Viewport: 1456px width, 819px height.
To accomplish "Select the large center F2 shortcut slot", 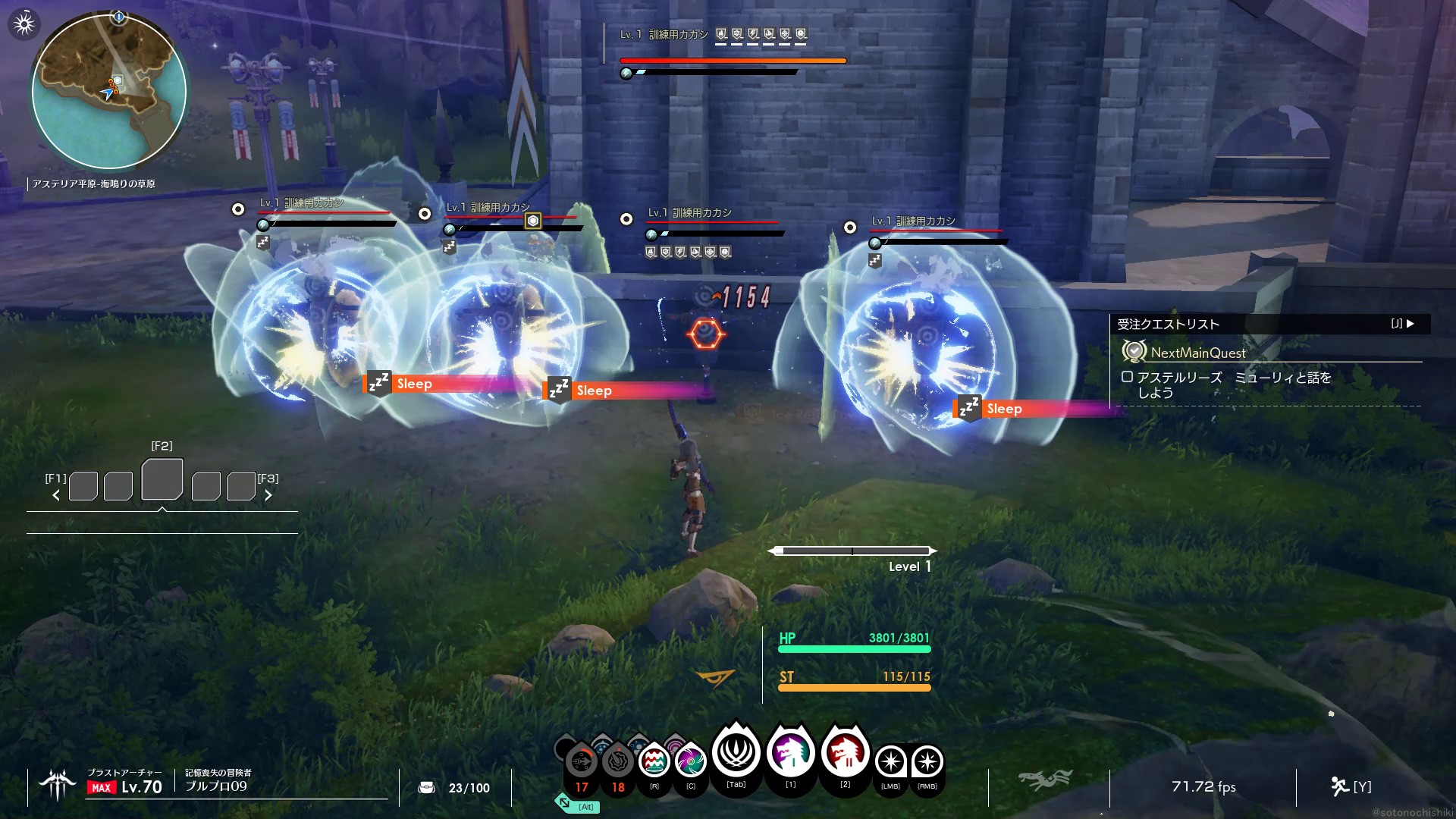I will (x=162, y=479).
